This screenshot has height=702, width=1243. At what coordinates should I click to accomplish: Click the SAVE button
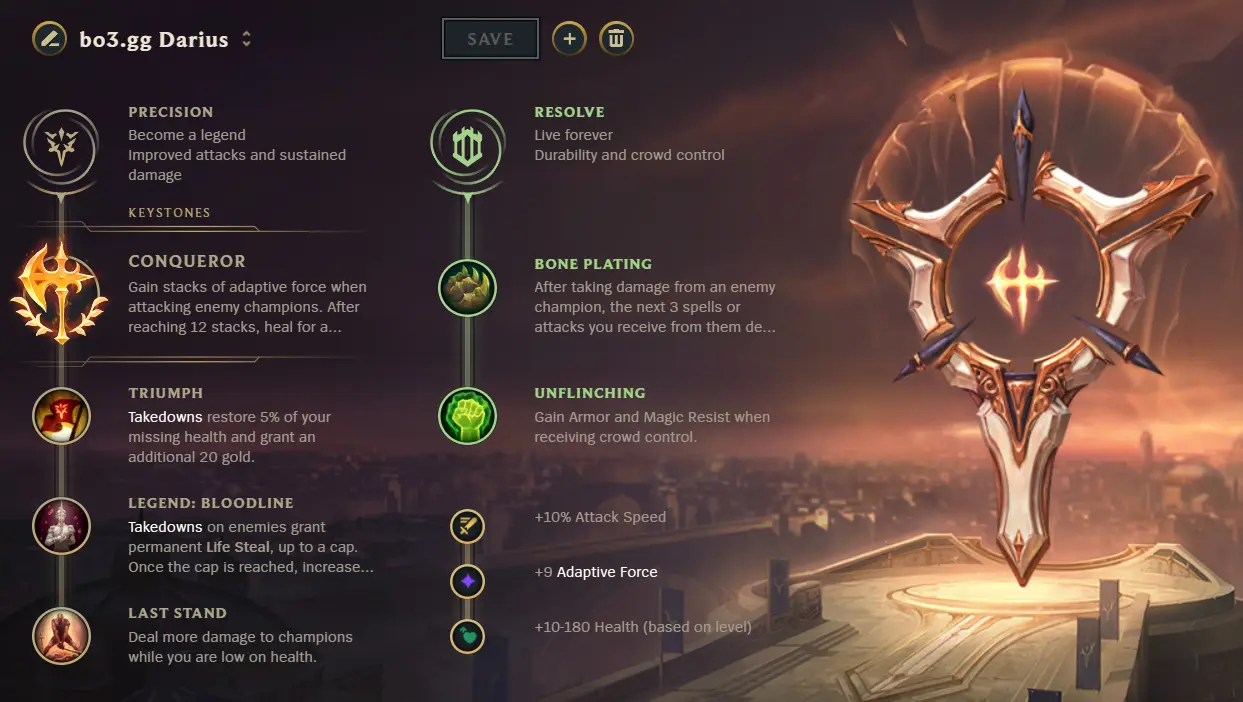[490, 39]
